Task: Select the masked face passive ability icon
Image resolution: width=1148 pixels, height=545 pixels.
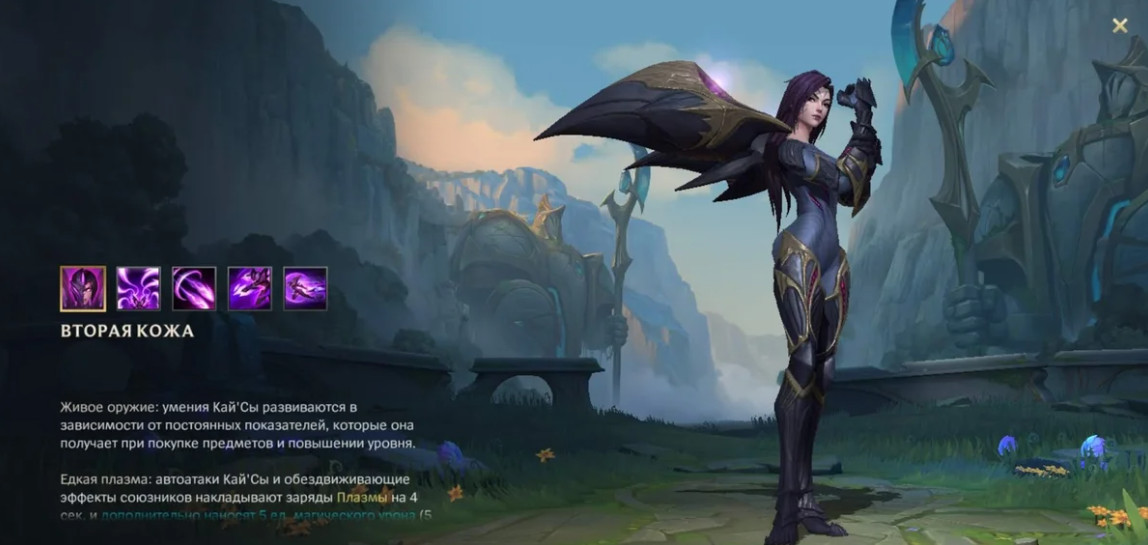Action: click(83, 288)
